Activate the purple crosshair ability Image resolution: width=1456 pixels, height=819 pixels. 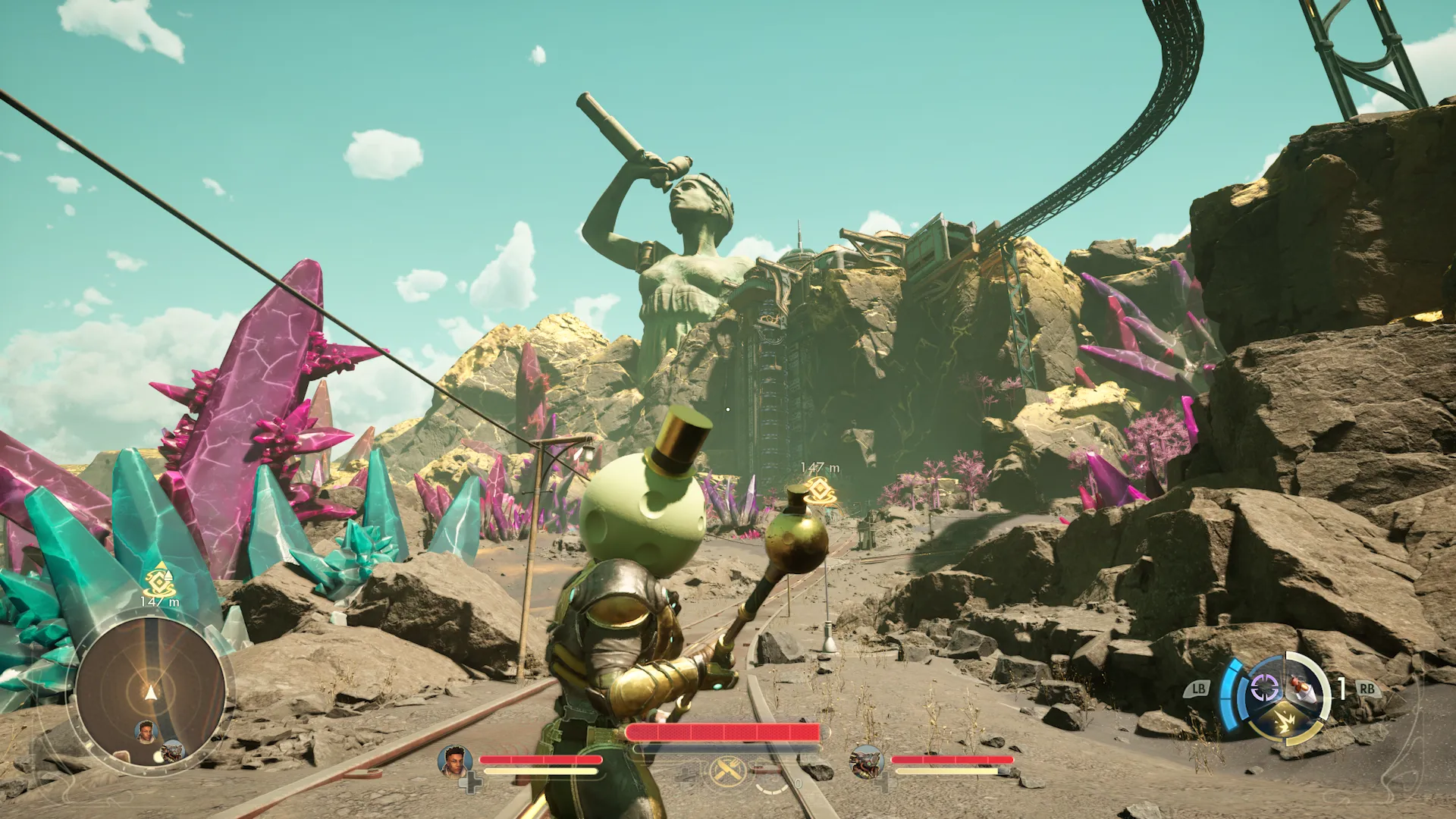coord(1263,689)
